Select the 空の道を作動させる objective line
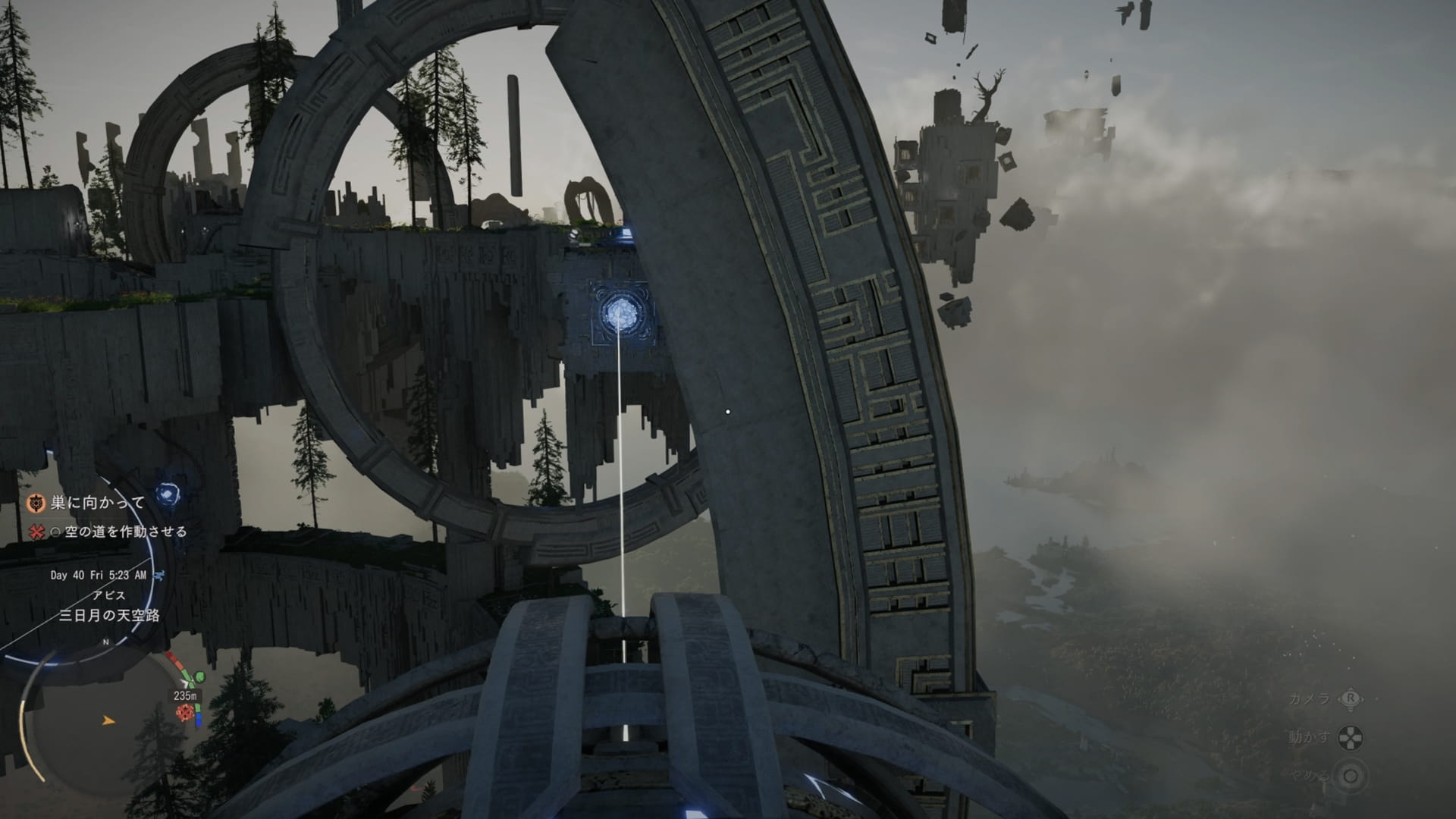 coord(125,532)
